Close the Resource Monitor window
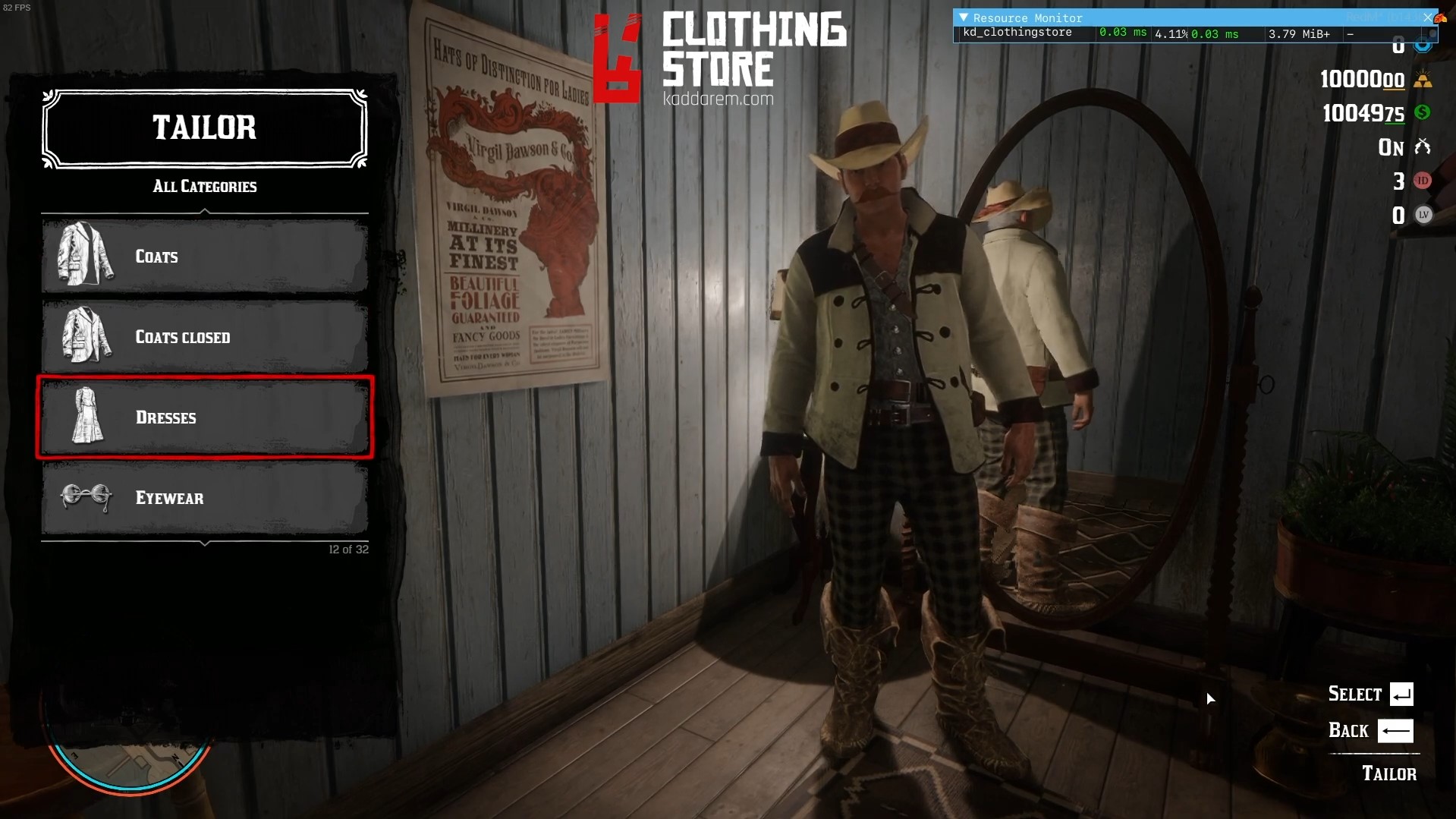1456x819 pixels. (x=1427, y=17)
